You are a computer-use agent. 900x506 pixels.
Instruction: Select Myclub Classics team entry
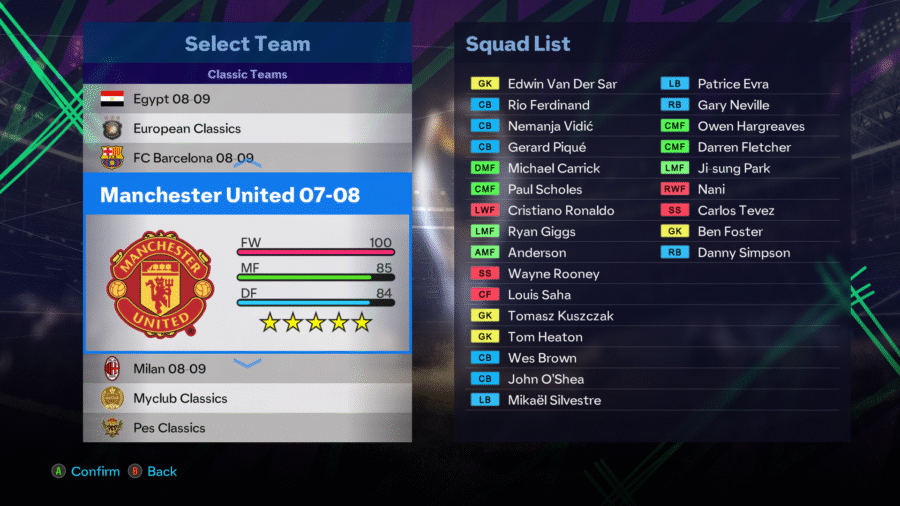click(247, 398)
